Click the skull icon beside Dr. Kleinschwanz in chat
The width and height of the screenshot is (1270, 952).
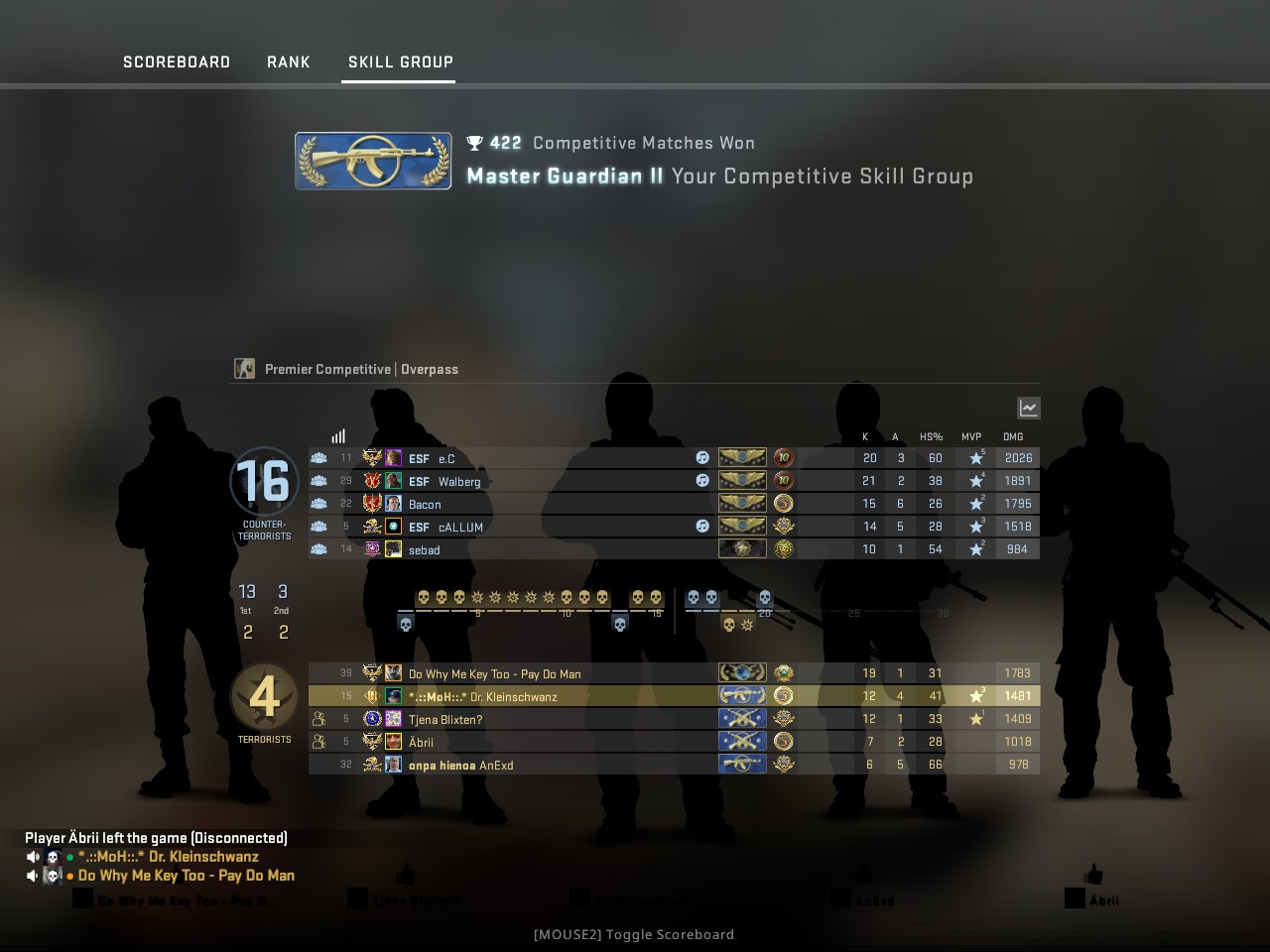pyautogui.click(x=52, y=856)
